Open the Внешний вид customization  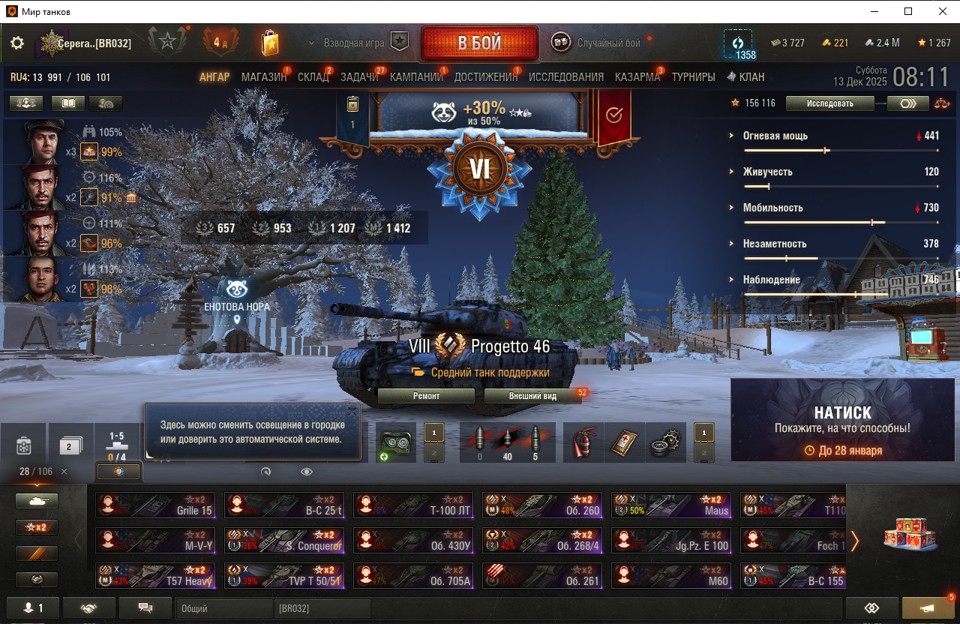[531, 396]
